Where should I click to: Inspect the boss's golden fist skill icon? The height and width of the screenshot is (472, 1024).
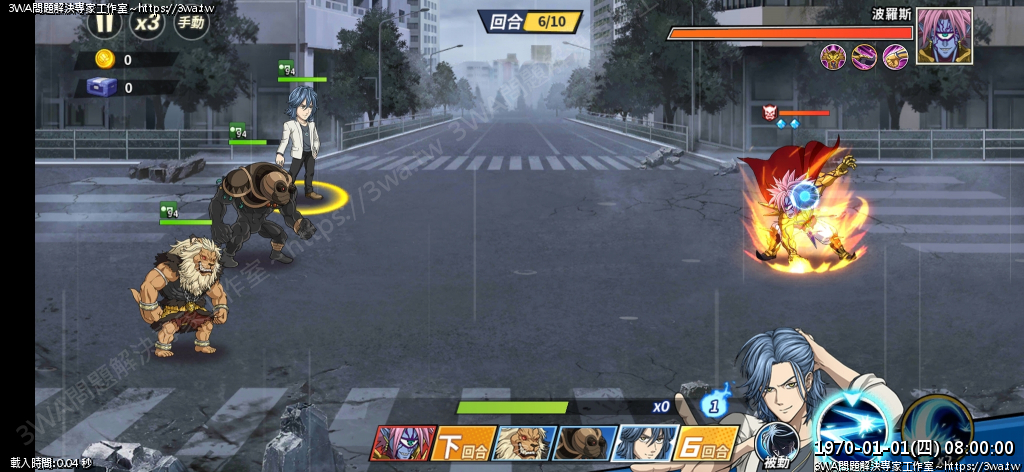pos(895,57)
